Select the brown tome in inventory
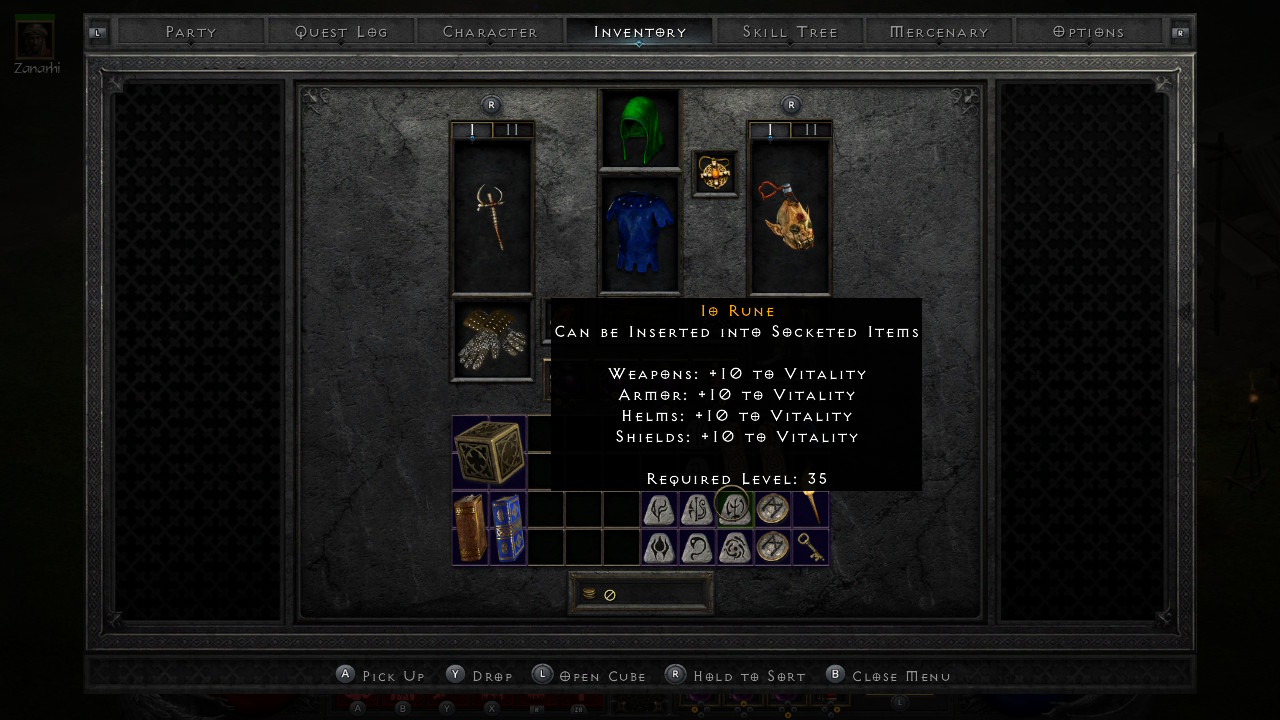 (470, 528)
